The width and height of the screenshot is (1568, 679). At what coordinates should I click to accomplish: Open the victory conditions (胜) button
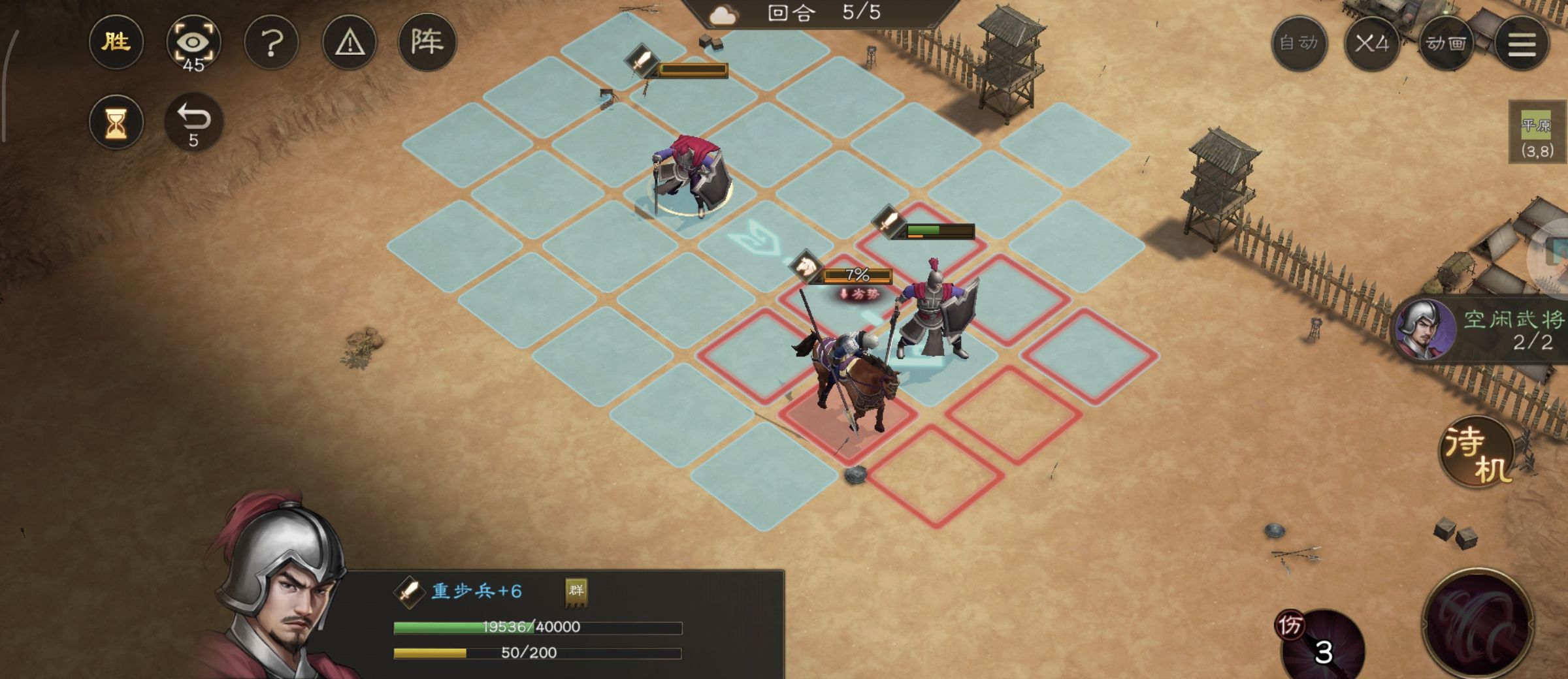(116, 42)
